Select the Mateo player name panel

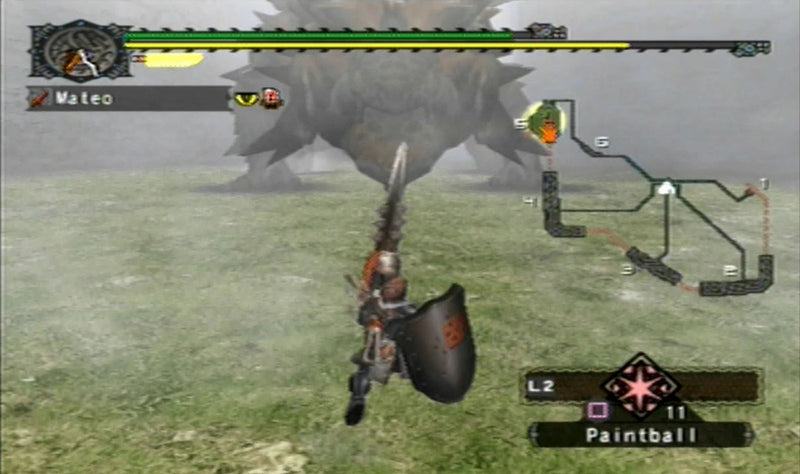tap(128, 99)
